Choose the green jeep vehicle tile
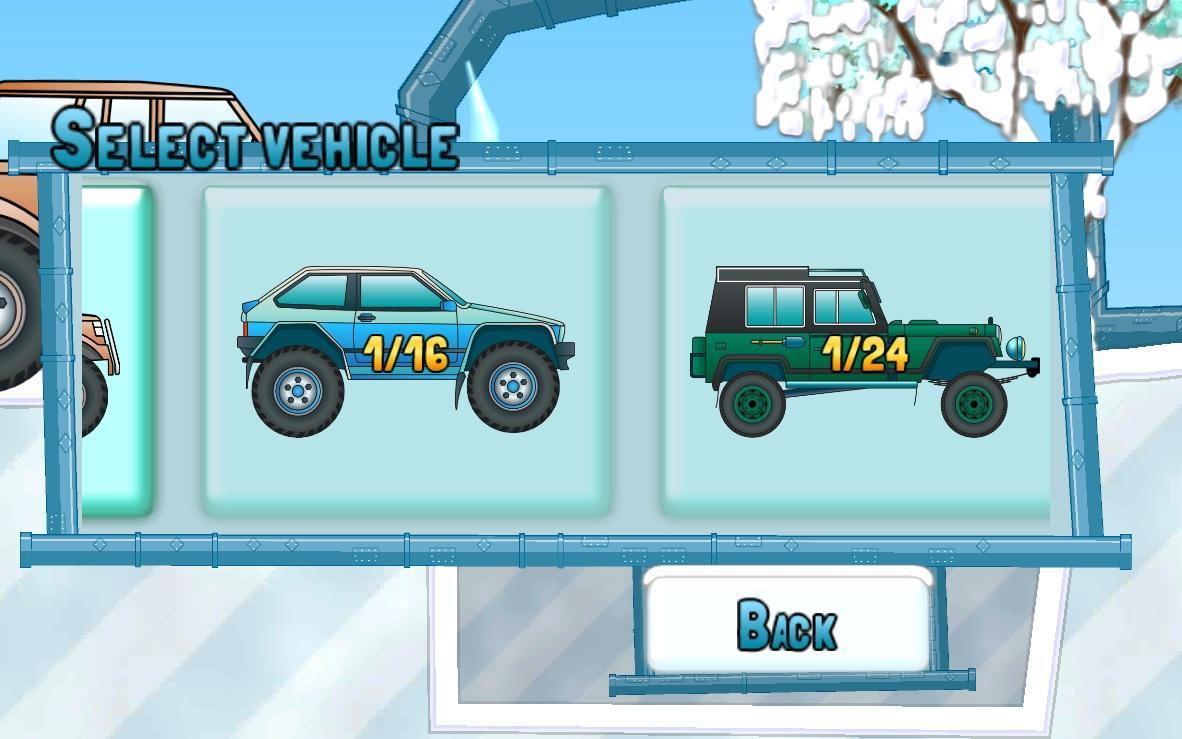Image resolution: width=1182 pixels, height=739 pixels. 862,350
